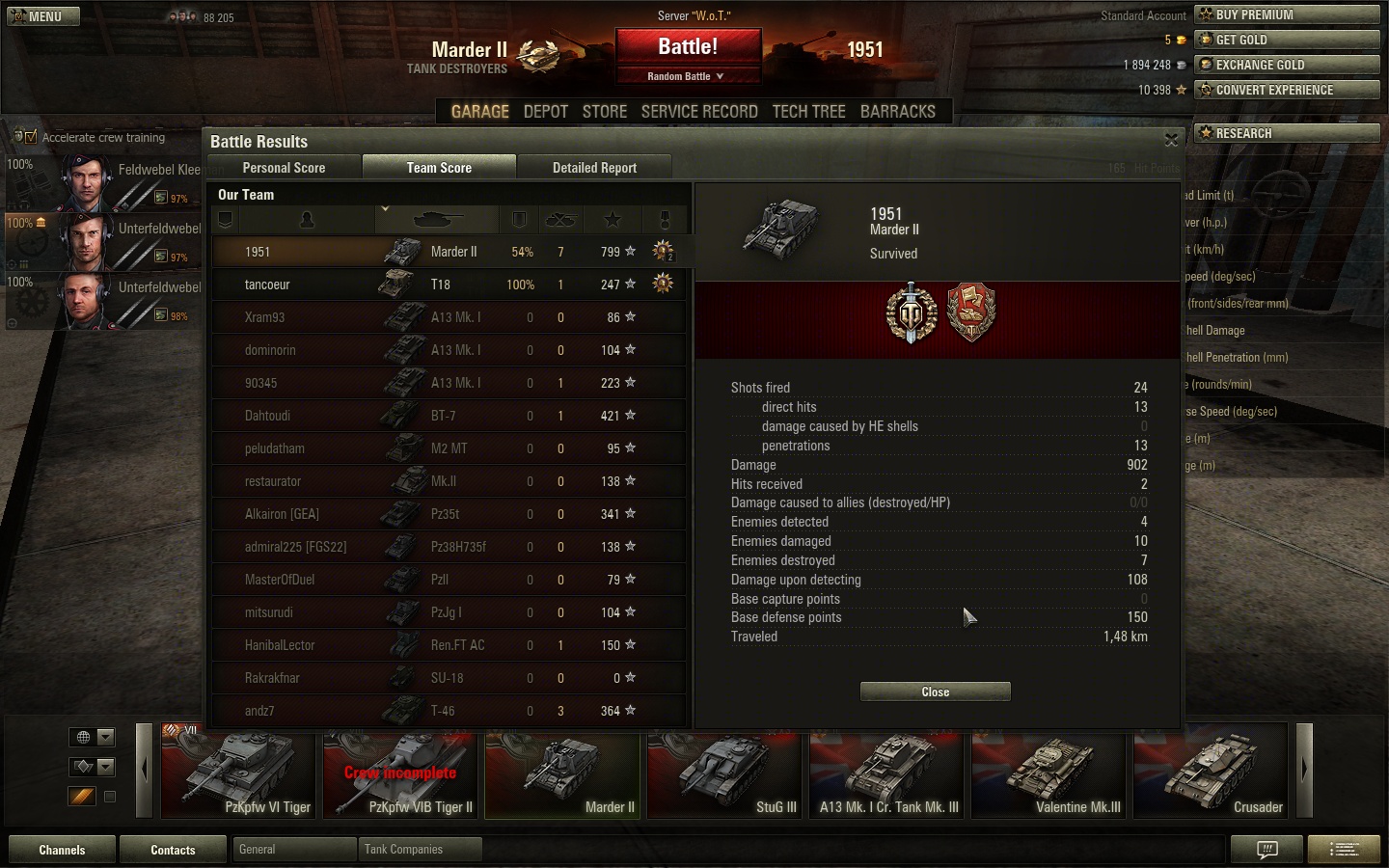Open the STORE section
The image size is (1389, 868).
coord(605,112)
